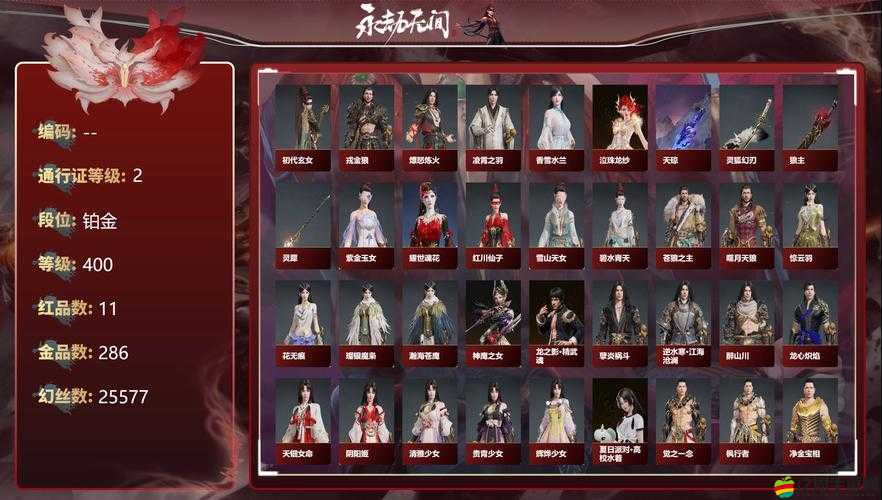Choose the 苍狼之主 skin tile
Image resolution: width=882 pixels, height=500 pixels.
[683, 222]
